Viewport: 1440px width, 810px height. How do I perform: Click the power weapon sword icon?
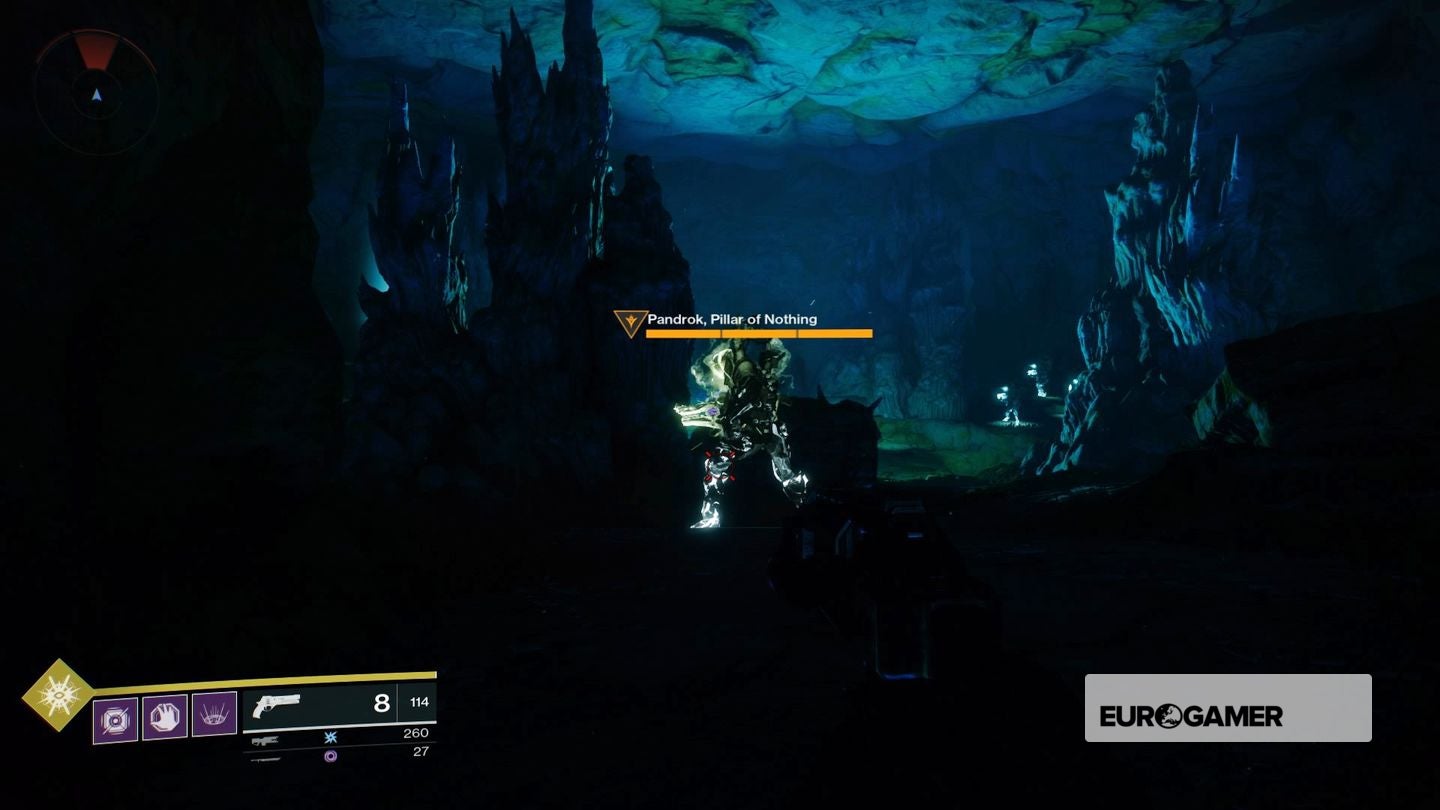pyautogui.click(x=267, y=761)
